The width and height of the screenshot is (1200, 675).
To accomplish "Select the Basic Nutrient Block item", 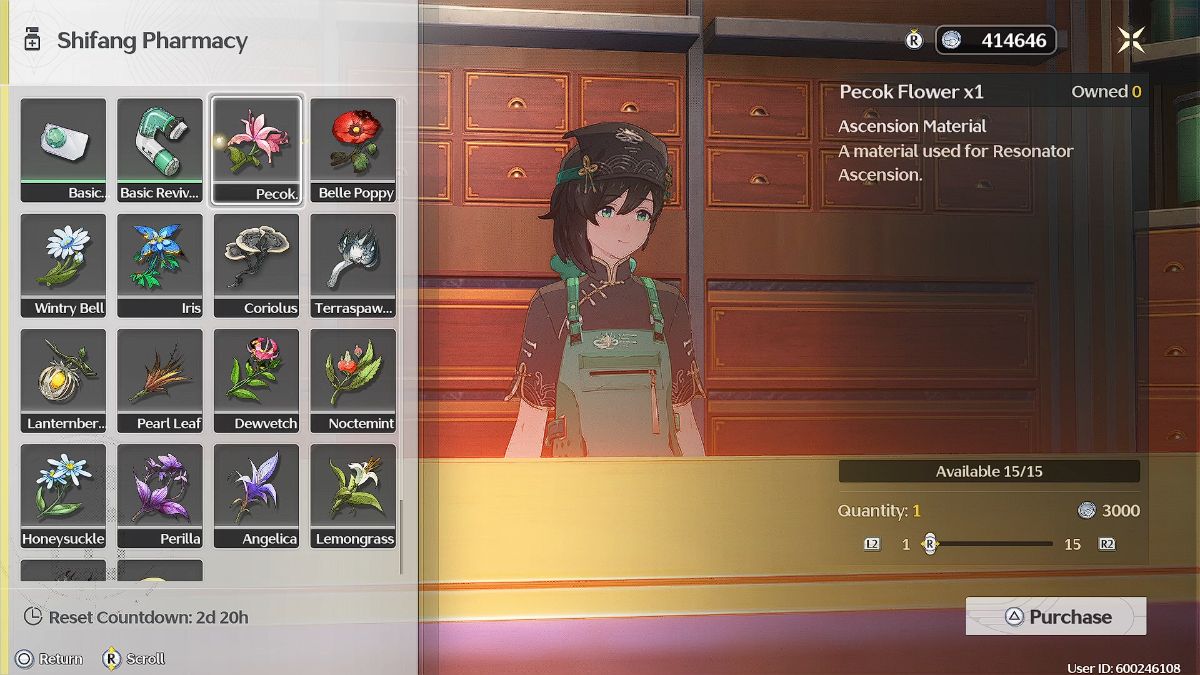I will click(x=63, y=150).
